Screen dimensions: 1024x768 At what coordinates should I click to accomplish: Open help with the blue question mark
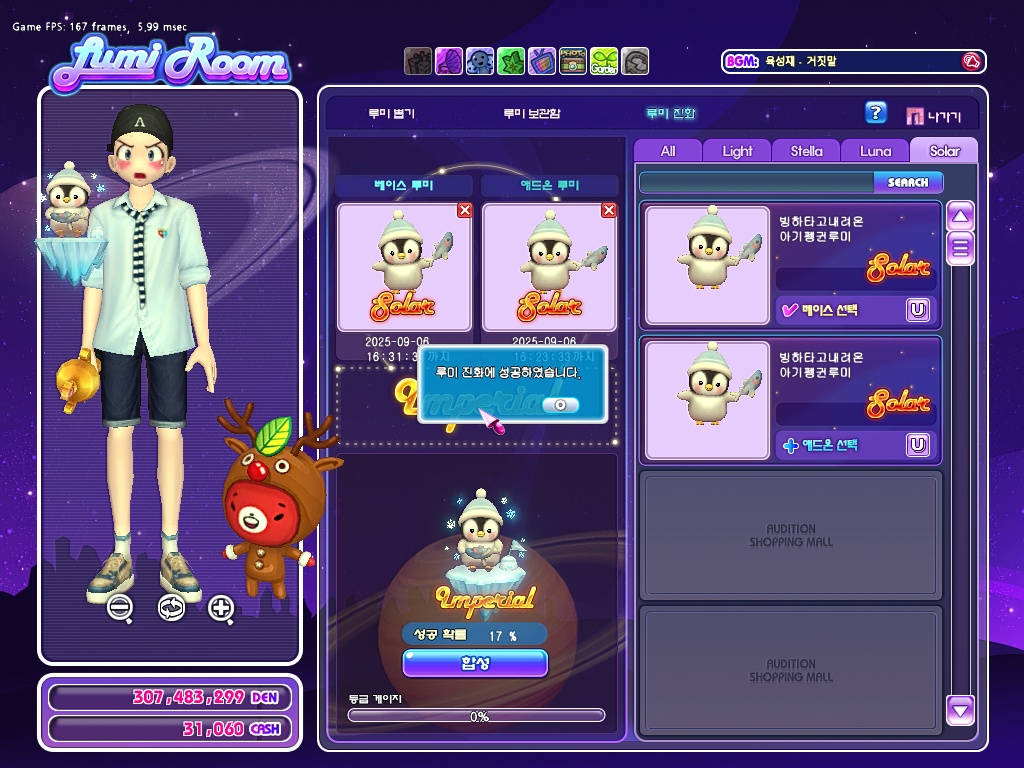click(x=876, y=113)
